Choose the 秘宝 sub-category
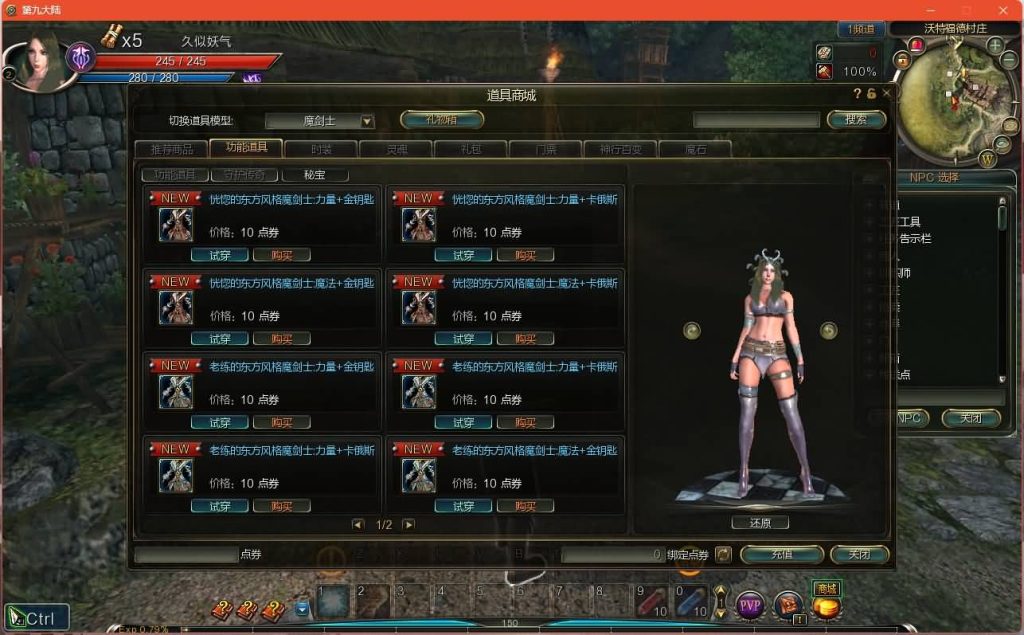Viewport: 1024px width, 635px height. pos(314,175)
